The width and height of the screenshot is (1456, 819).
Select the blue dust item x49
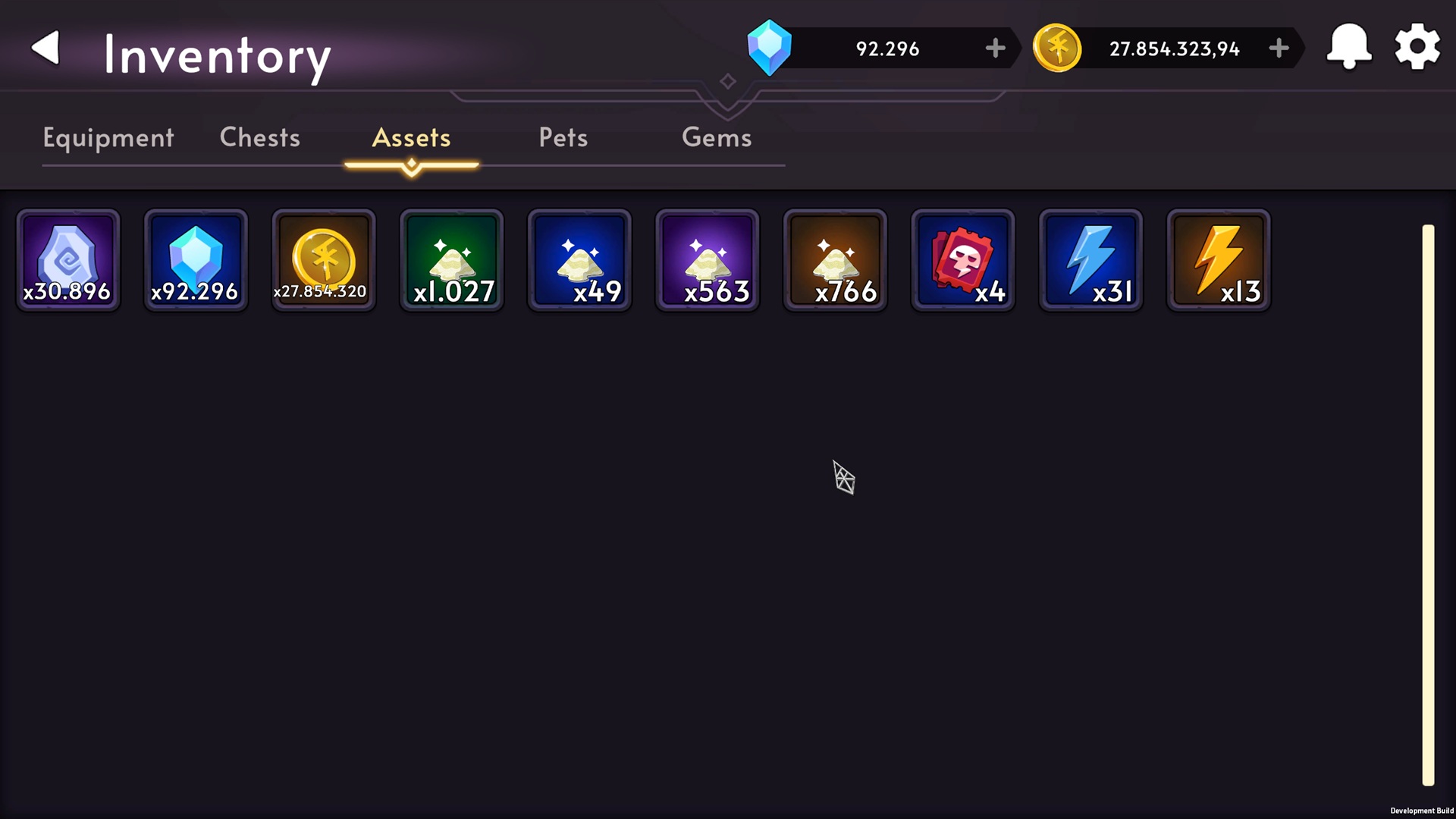(x=579, y=260)
